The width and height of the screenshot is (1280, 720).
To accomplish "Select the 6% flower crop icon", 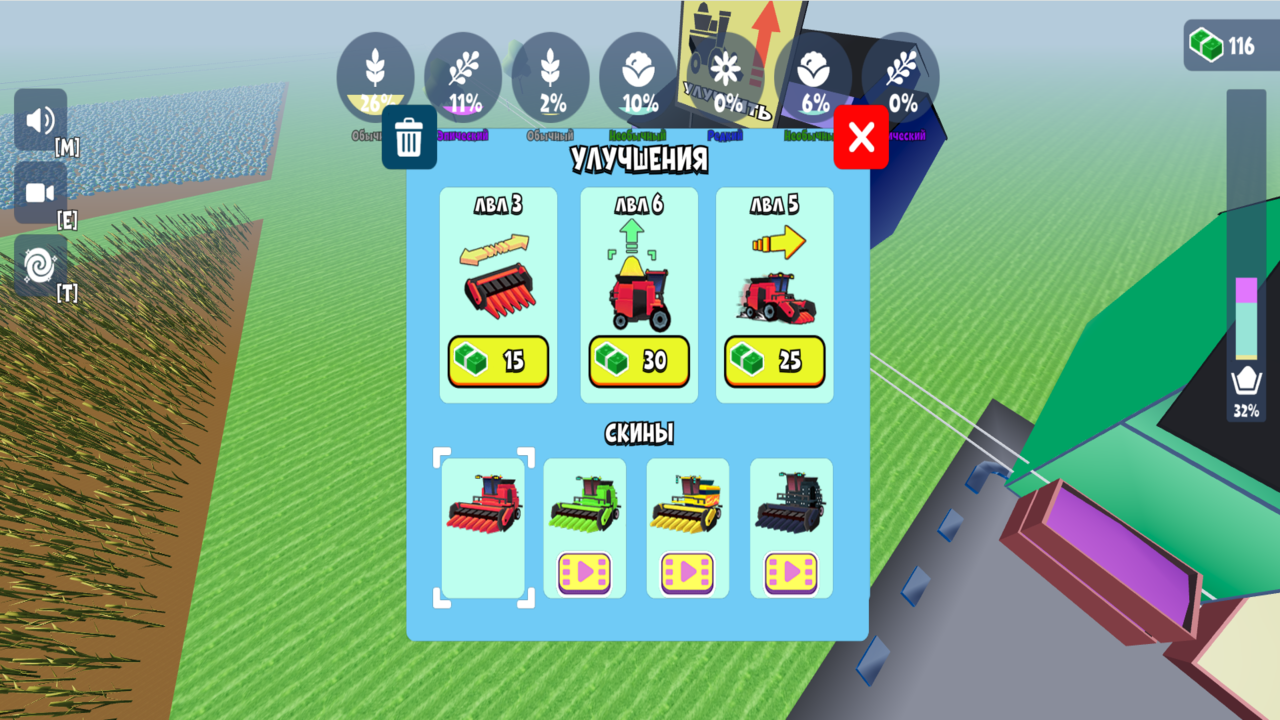I will pyautogui.click(x=813, y=75).
